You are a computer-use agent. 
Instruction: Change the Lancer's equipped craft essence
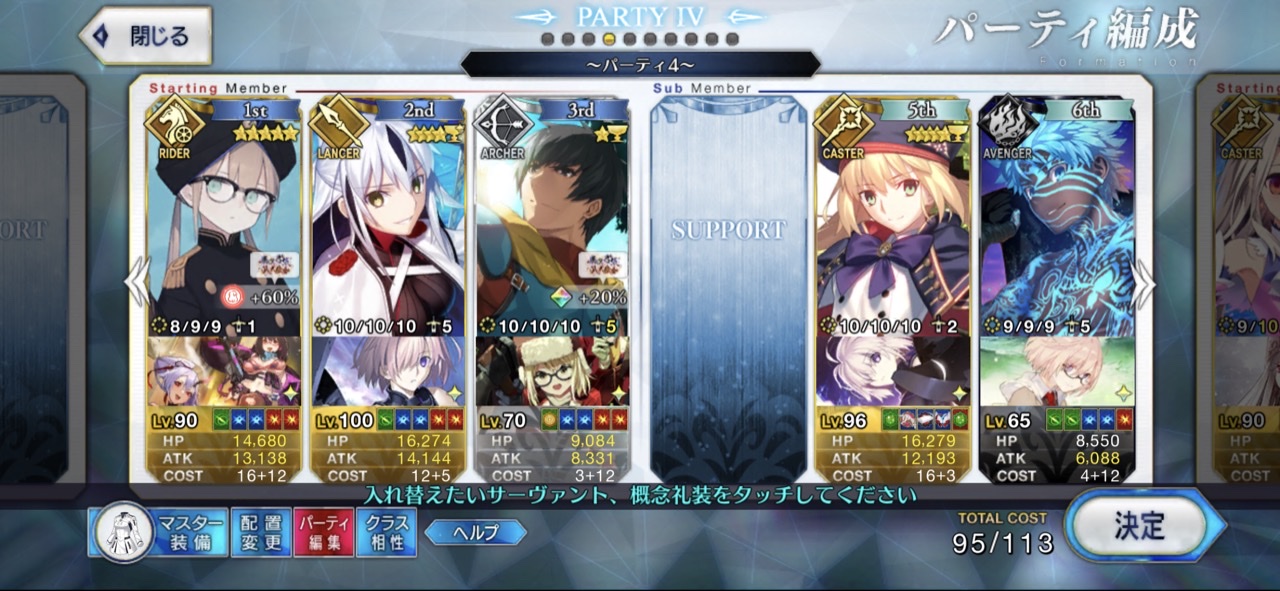pyautogui.click(x=388, y=372)
